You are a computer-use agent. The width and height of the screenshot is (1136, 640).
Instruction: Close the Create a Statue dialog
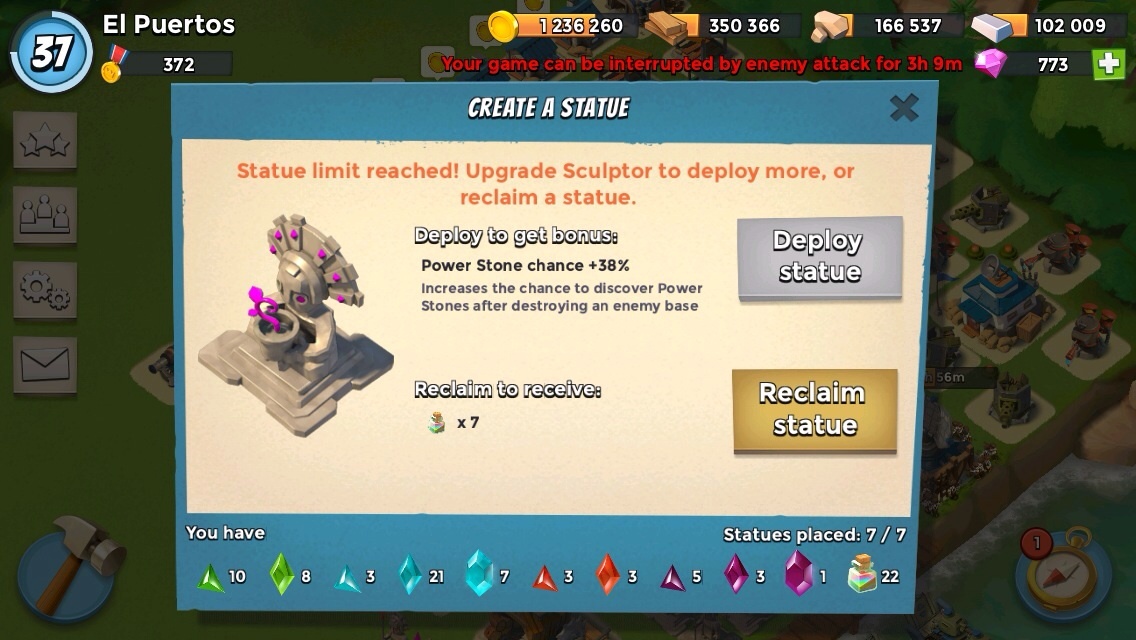904,107
